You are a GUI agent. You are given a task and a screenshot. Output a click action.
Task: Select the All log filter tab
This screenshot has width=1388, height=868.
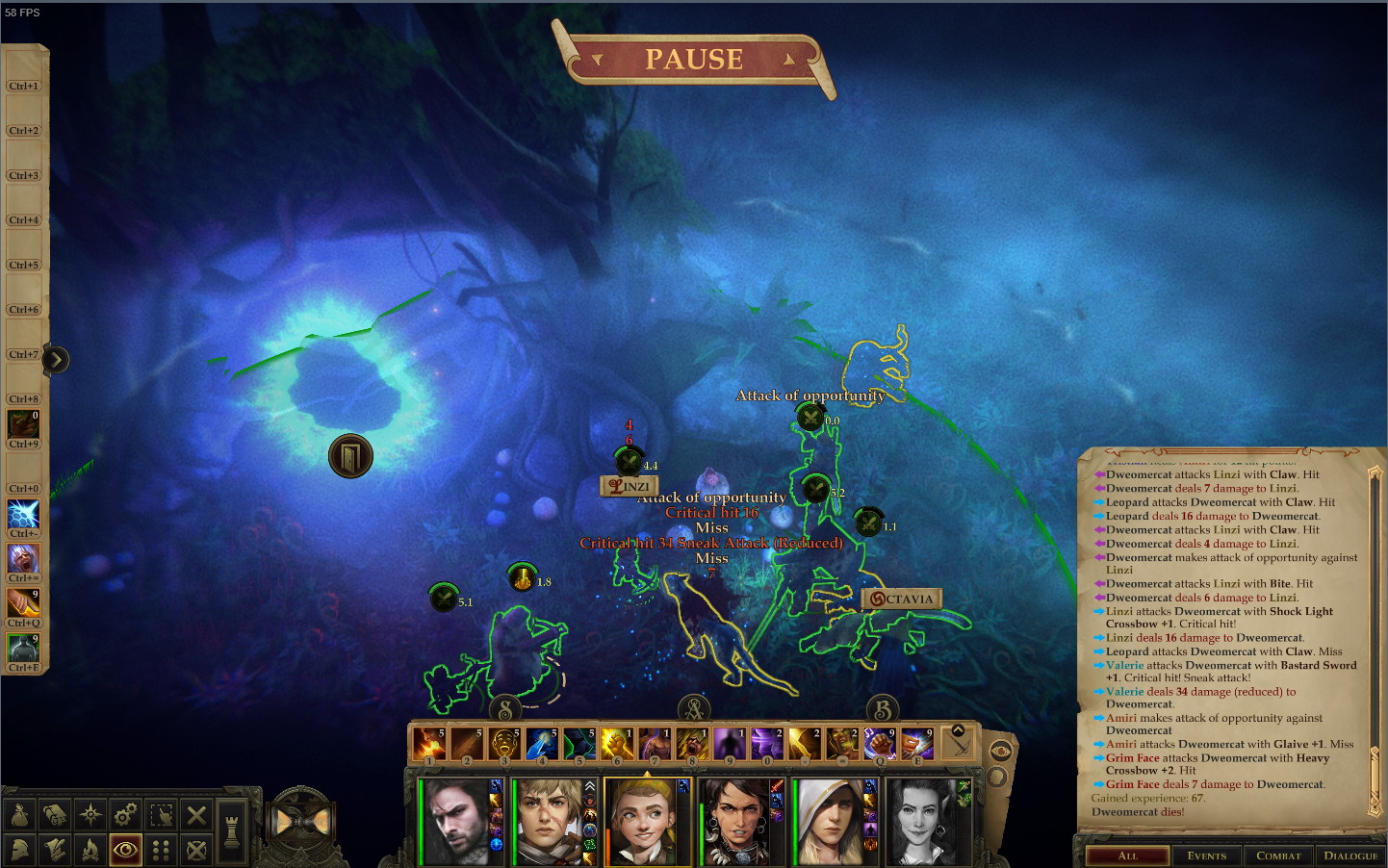[x=1127, y=855]
